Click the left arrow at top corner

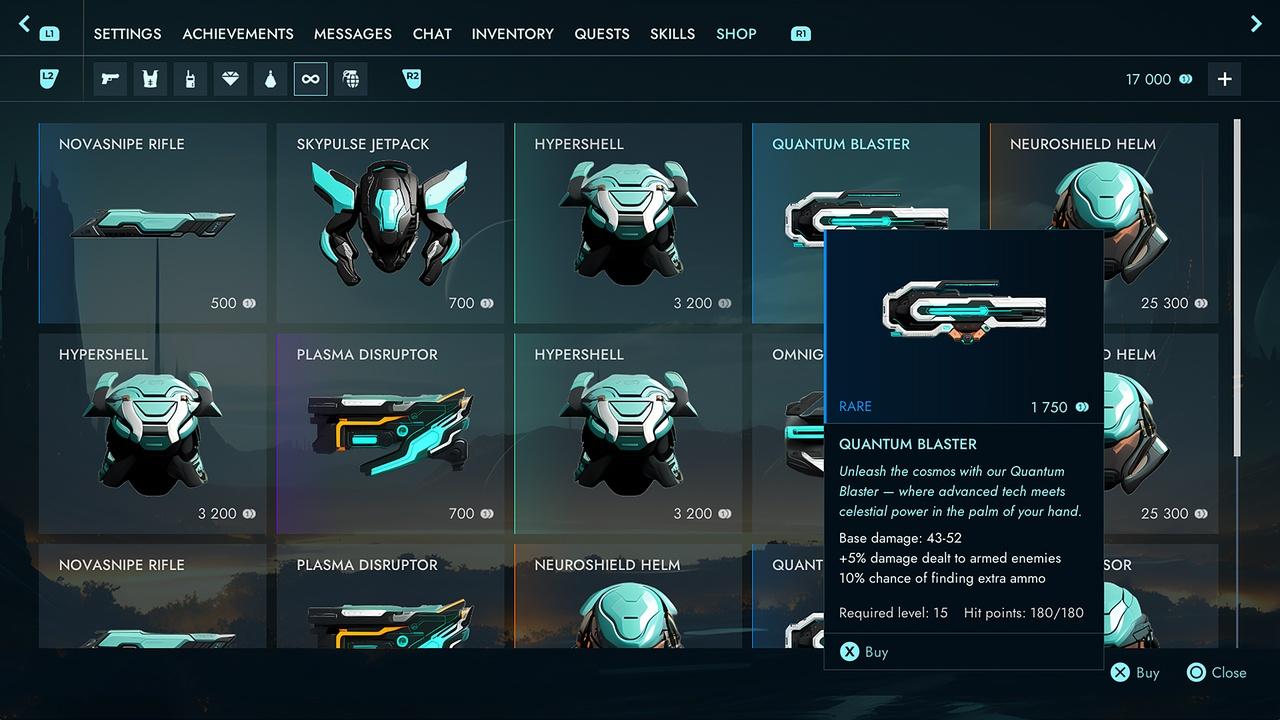25,24
